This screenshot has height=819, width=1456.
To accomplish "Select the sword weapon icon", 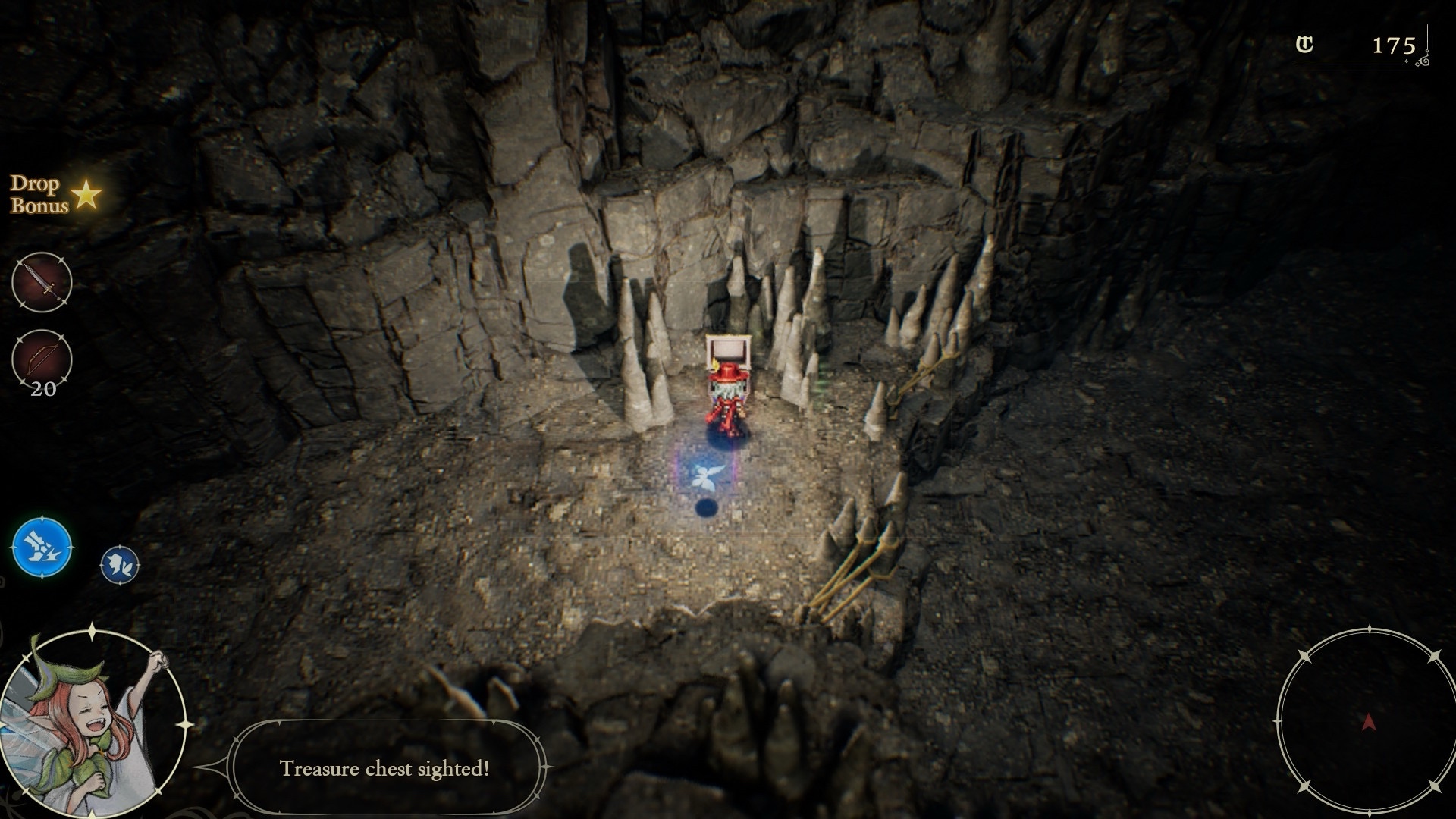I will 42,282.
